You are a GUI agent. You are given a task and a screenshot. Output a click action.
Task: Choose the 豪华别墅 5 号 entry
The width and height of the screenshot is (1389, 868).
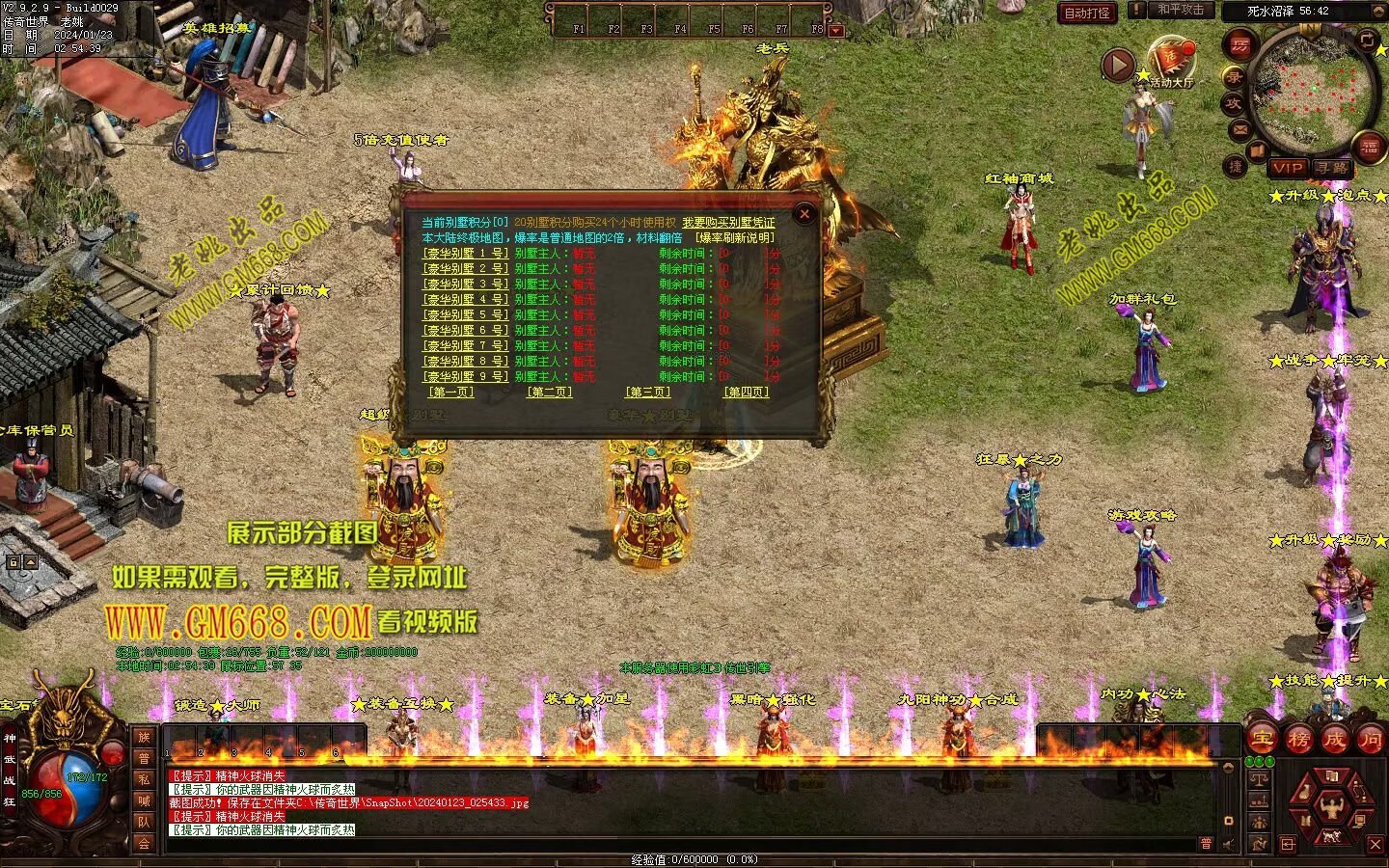(465, 315)
